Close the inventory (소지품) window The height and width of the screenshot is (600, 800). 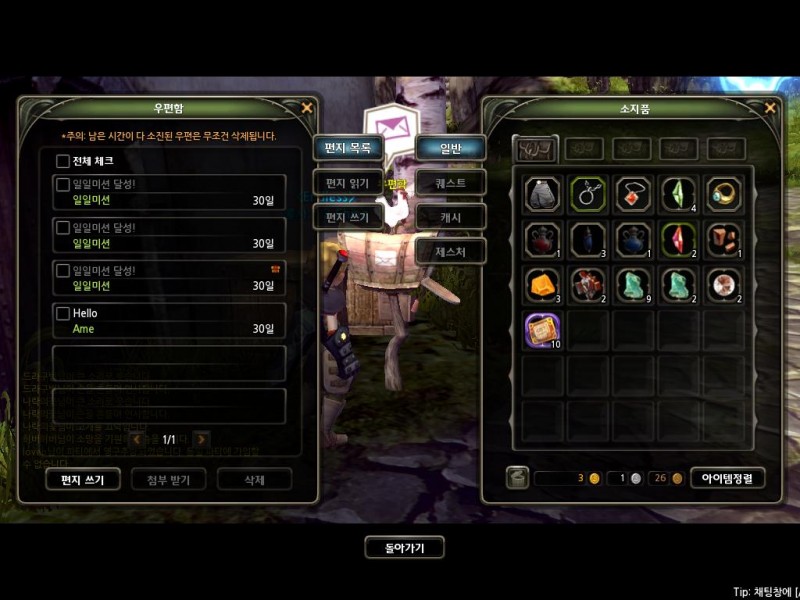pos(770,108)
